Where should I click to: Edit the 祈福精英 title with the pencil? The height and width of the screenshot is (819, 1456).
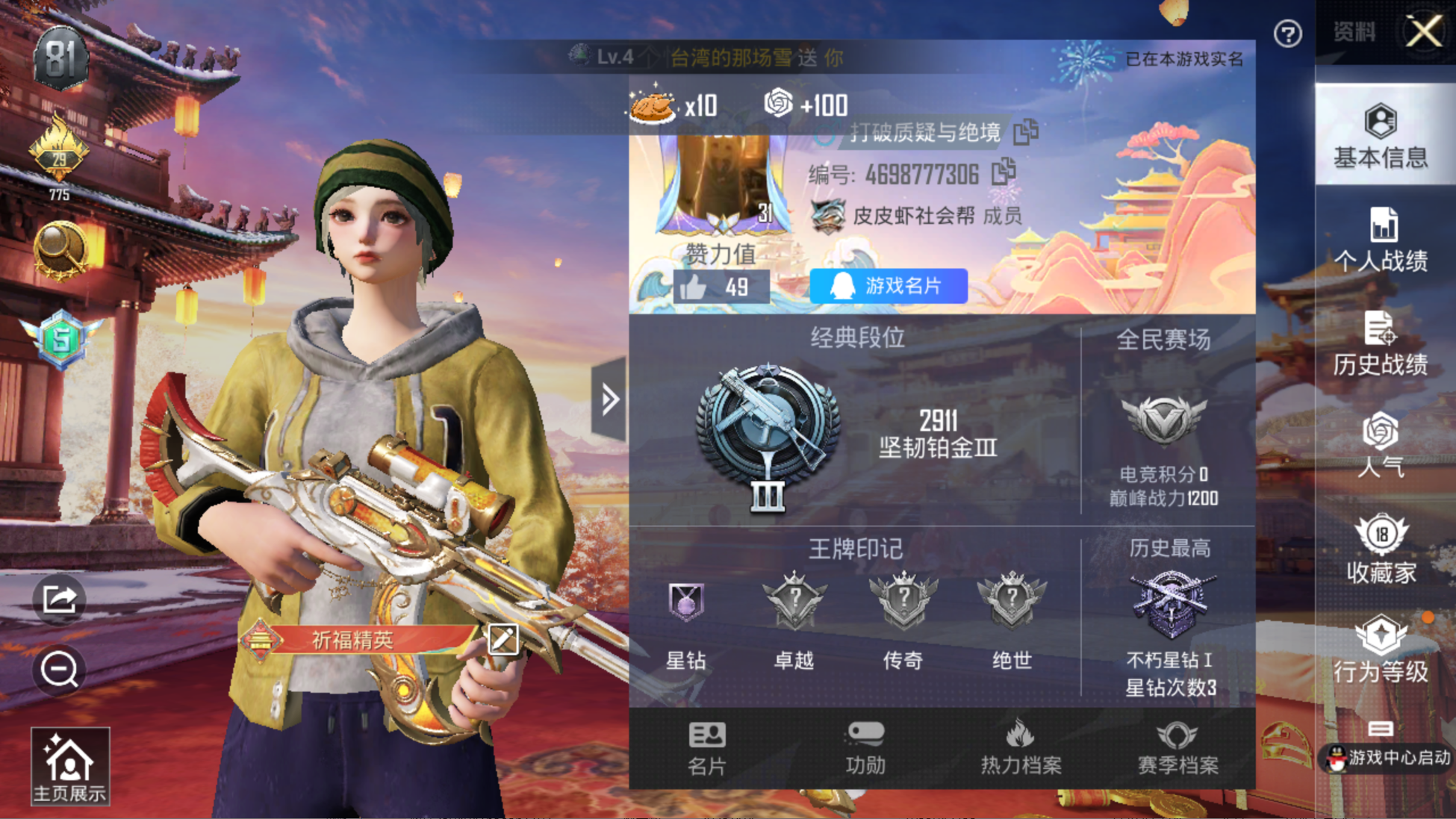click(503, 639)
